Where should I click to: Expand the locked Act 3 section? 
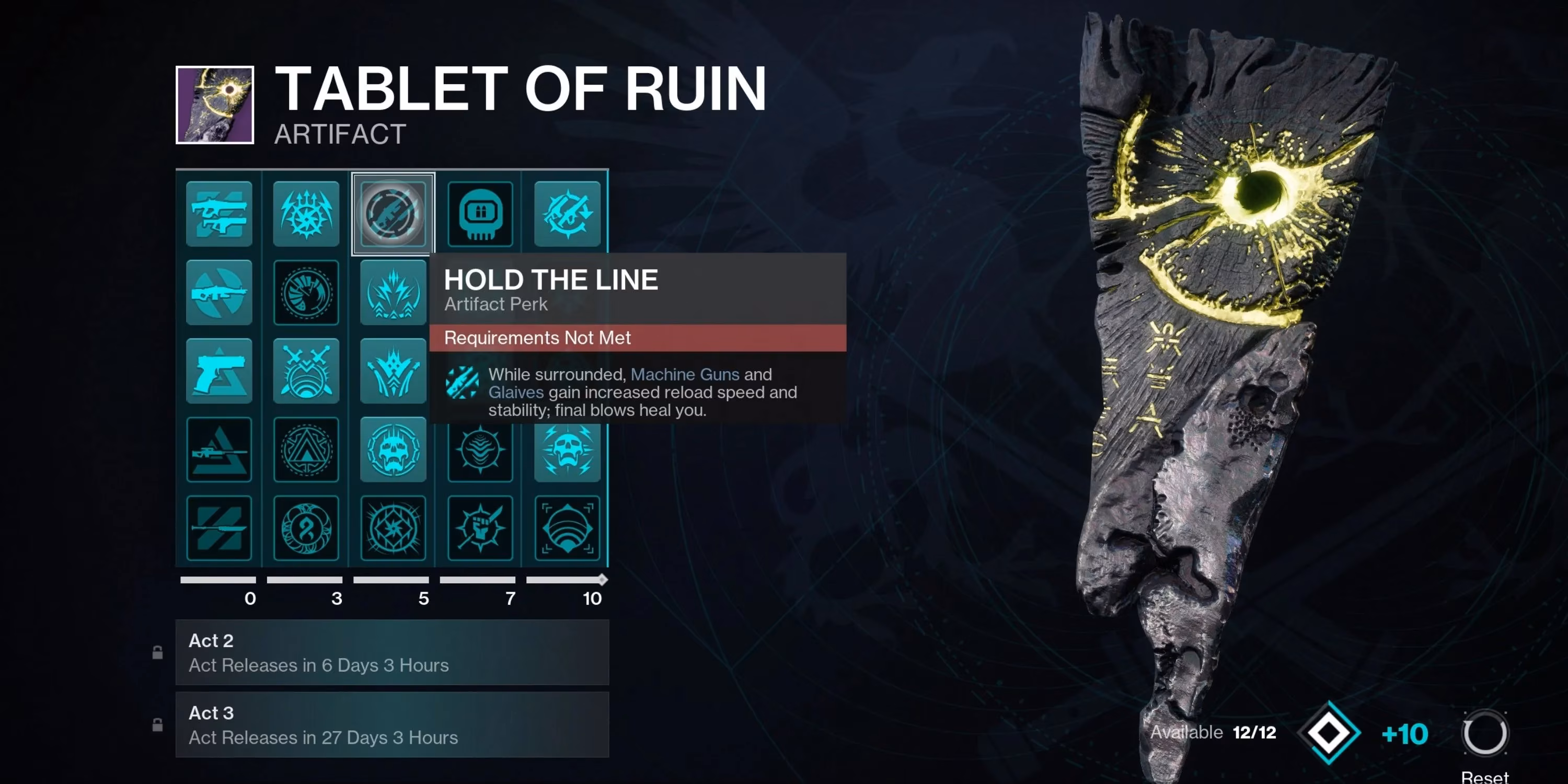click(x=393, y=724)
